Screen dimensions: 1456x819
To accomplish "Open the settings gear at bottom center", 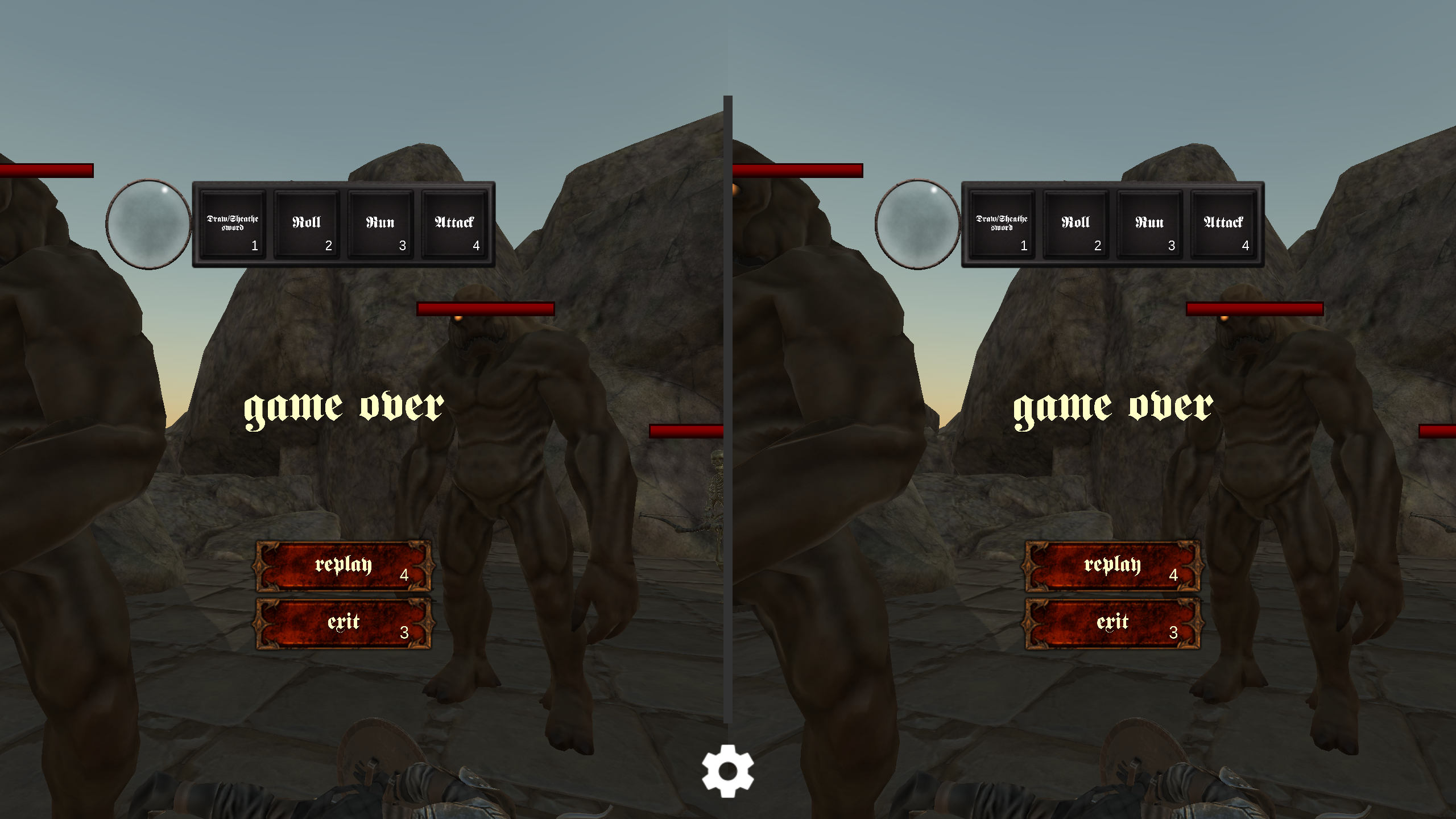I will coord(727,772).
